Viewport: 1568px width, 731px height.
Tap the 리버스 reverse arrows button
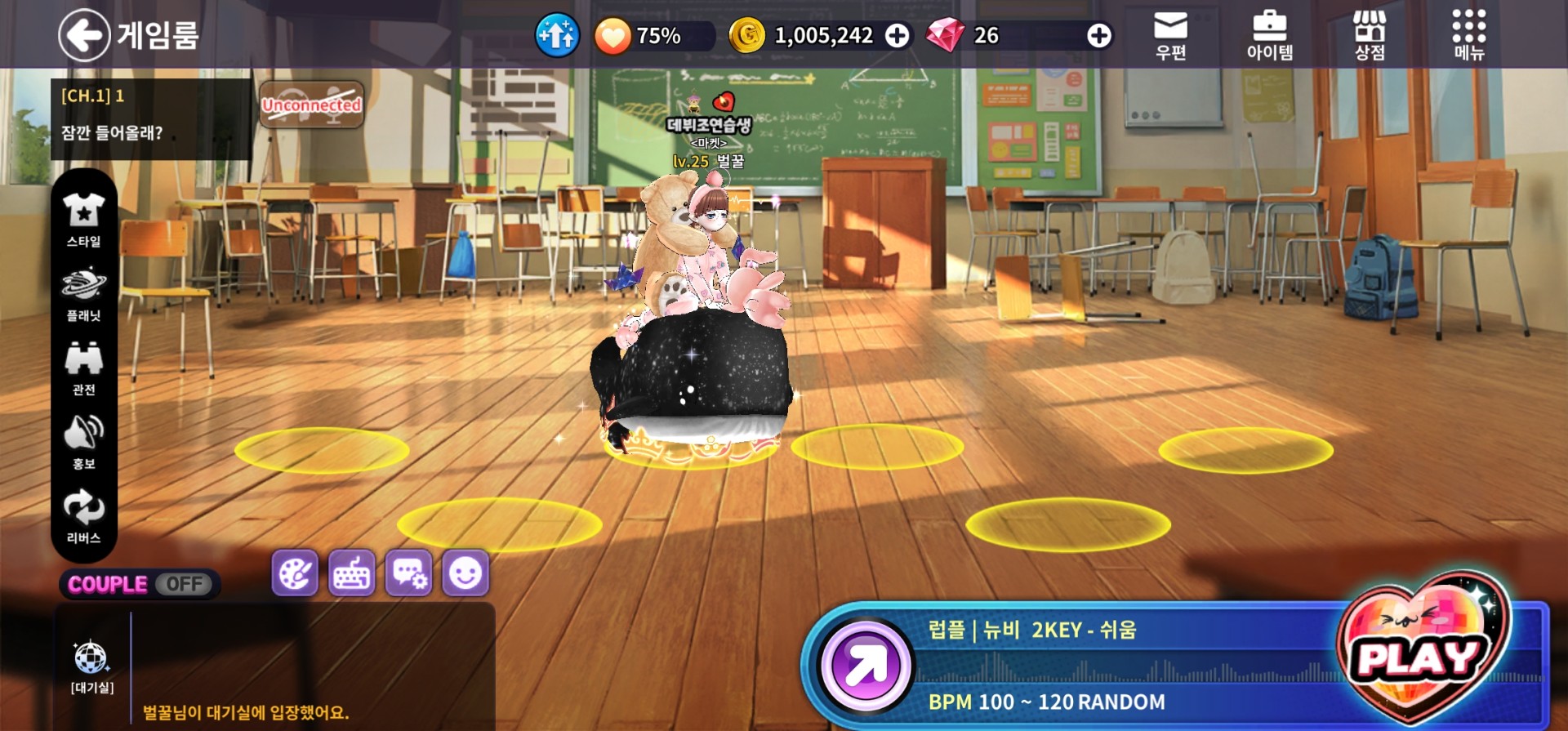click(83, 516)
